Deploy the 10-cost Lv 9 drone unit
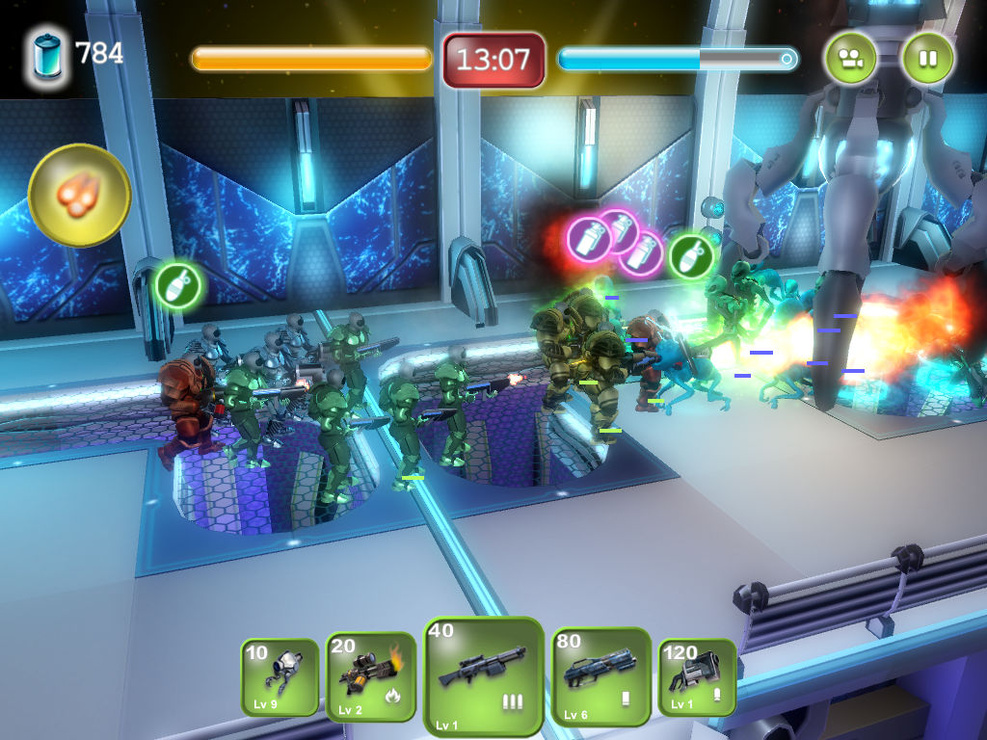The image size is (987, 740). point(280,678)
